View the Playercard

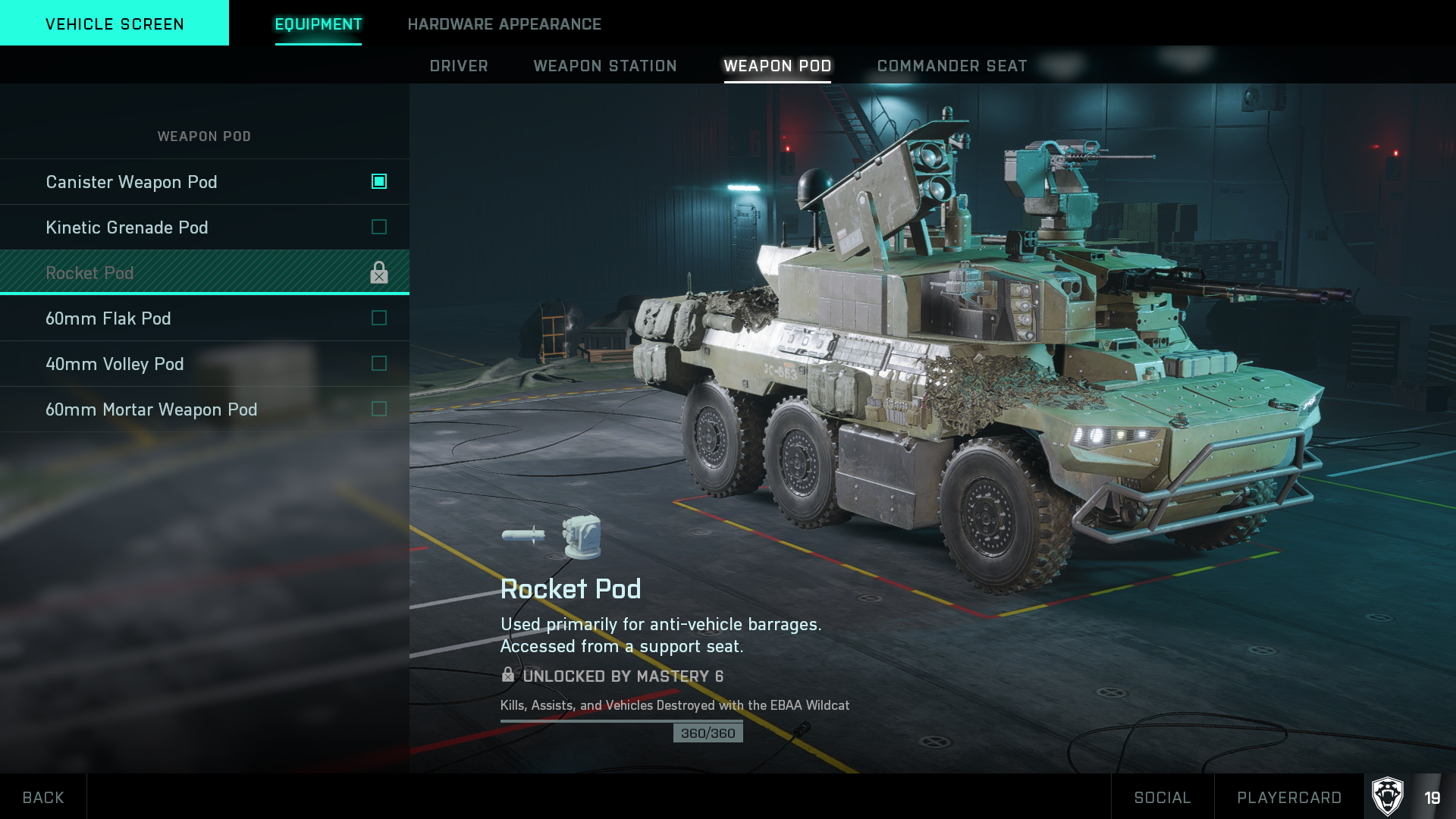(x=1289, y=797)
